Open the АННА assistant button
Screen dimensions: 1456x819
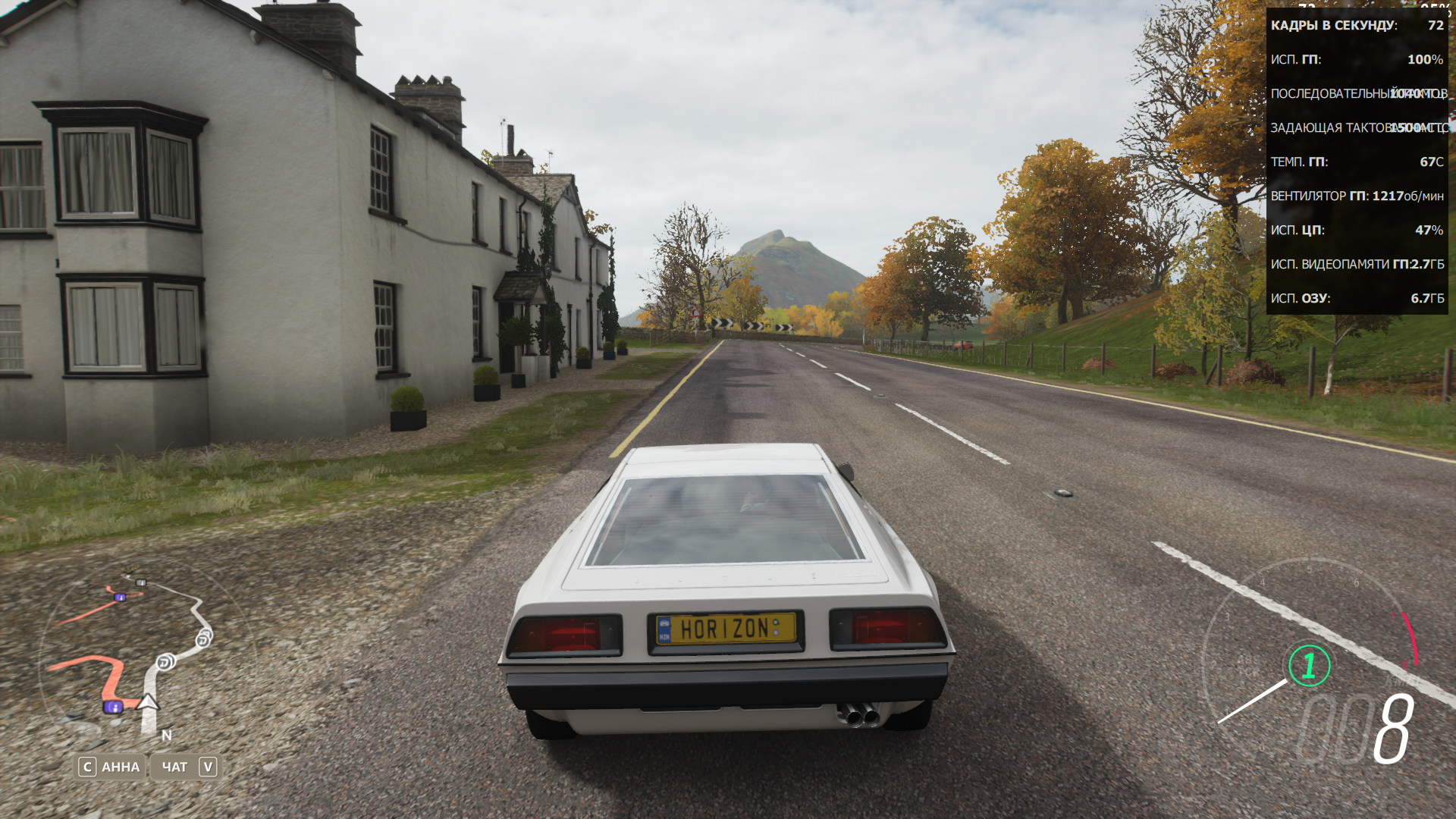[111, 767]
